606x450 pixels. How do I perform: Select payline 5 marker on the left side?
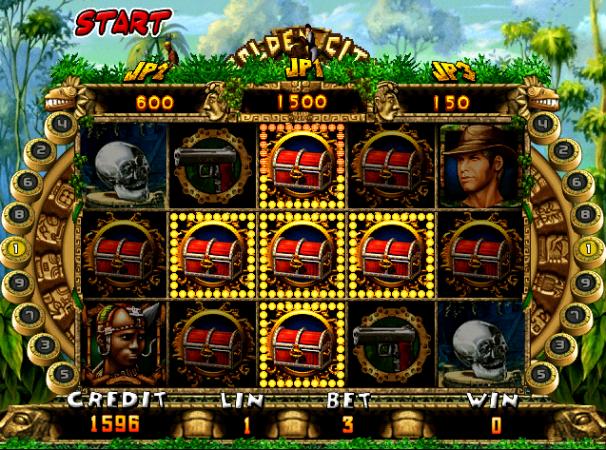tap(61, 373)
